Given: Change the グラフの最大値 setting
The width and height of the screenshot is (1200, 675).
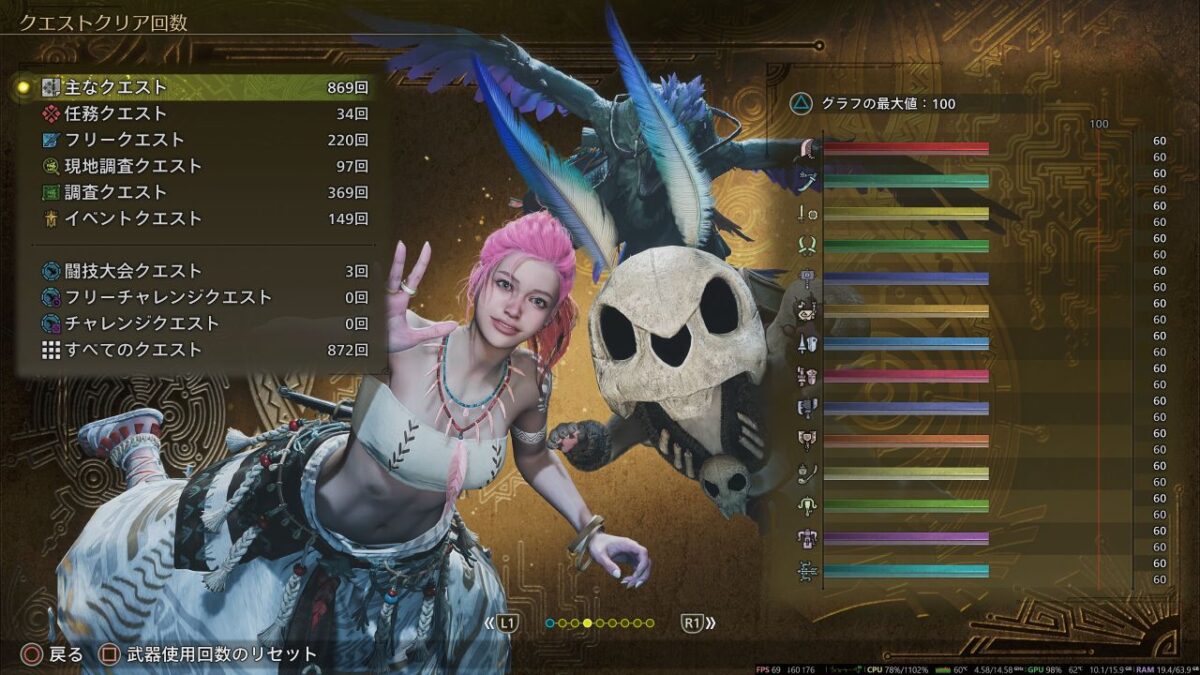Looking at the screenshot, I should click(x=872, y=103).
